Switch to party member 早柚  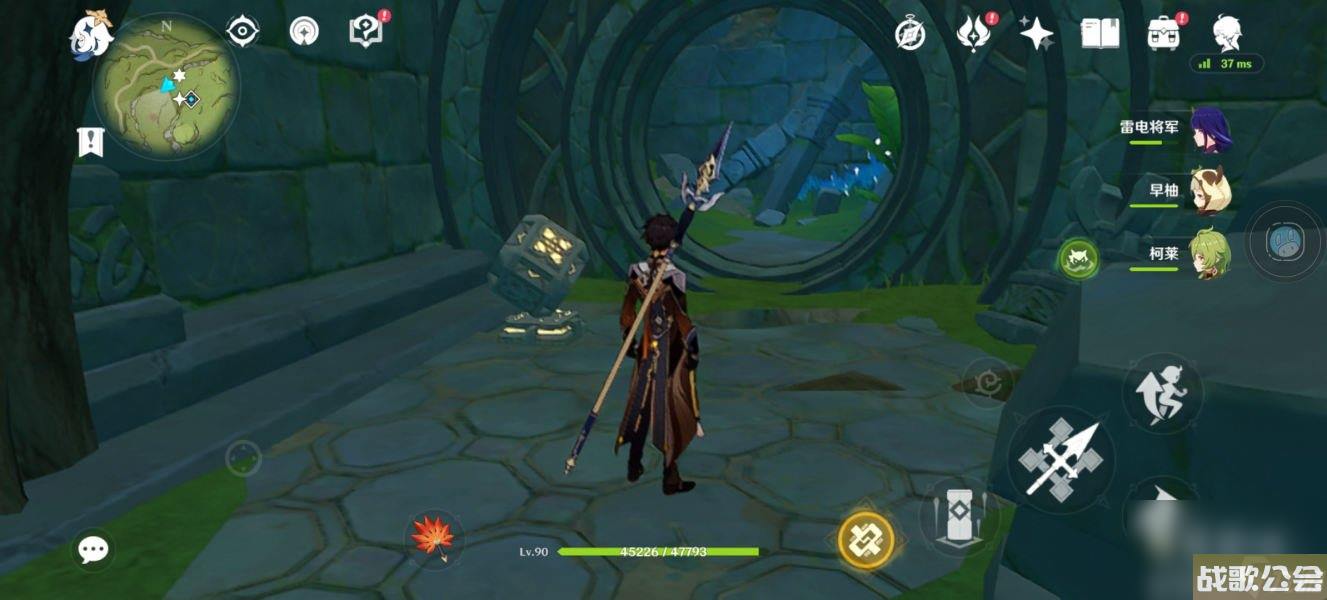point(1209,191)
